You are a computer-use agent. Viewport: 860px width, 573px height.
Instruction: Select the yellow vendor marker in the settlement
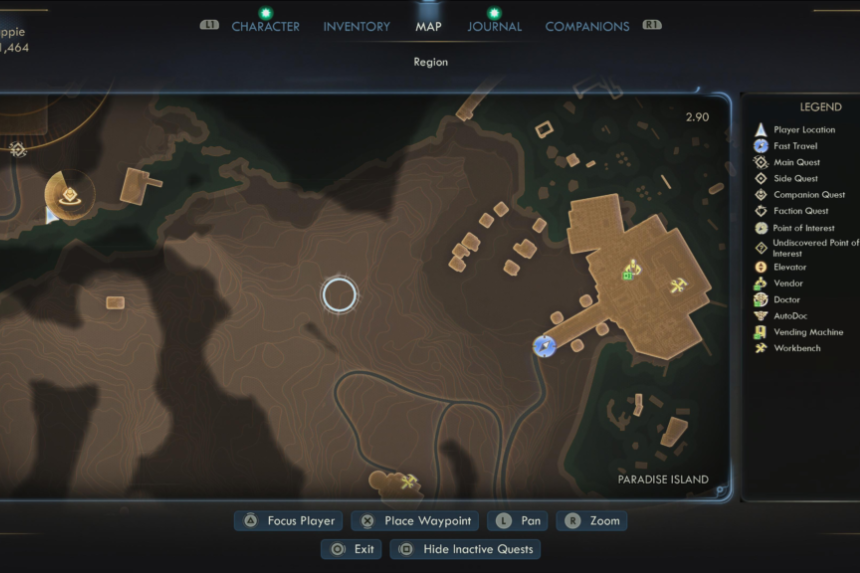click(x=631, y=268)
